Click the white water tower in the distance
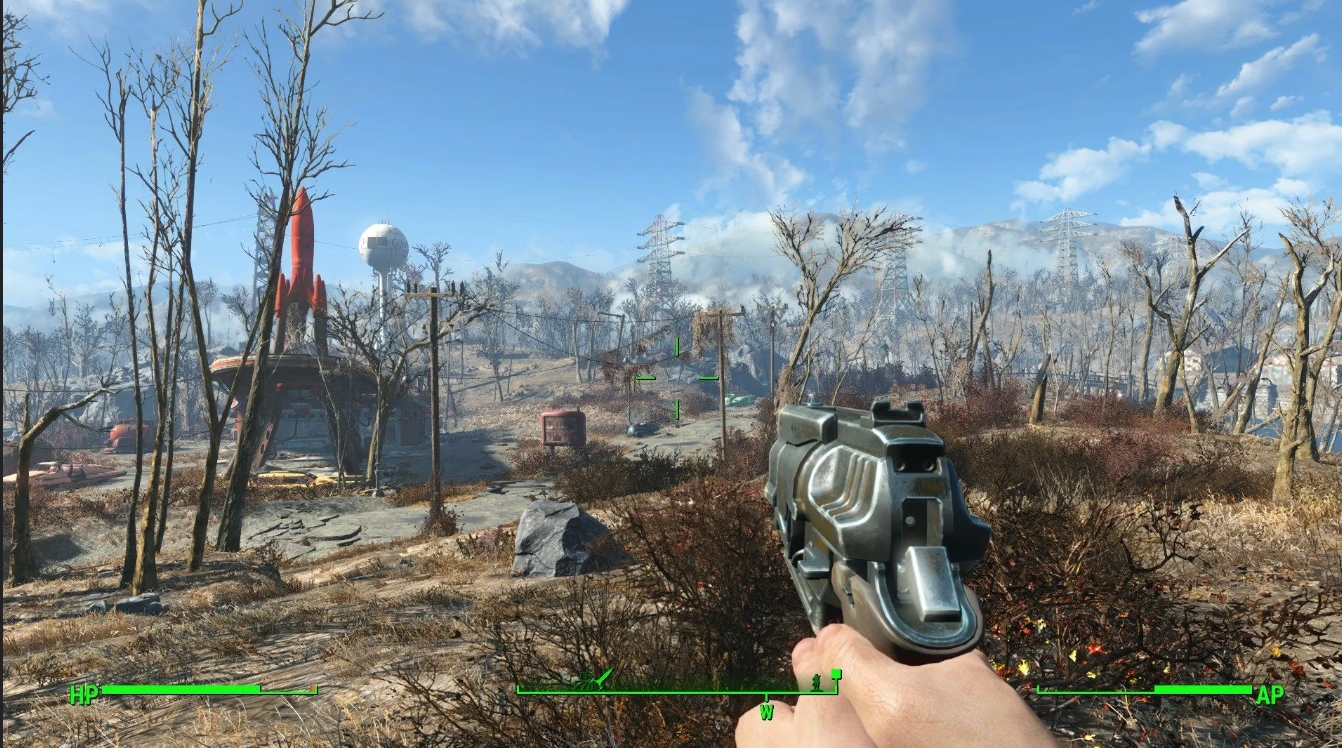Screen dimensions: 1342x748 [x=384, y=243]
